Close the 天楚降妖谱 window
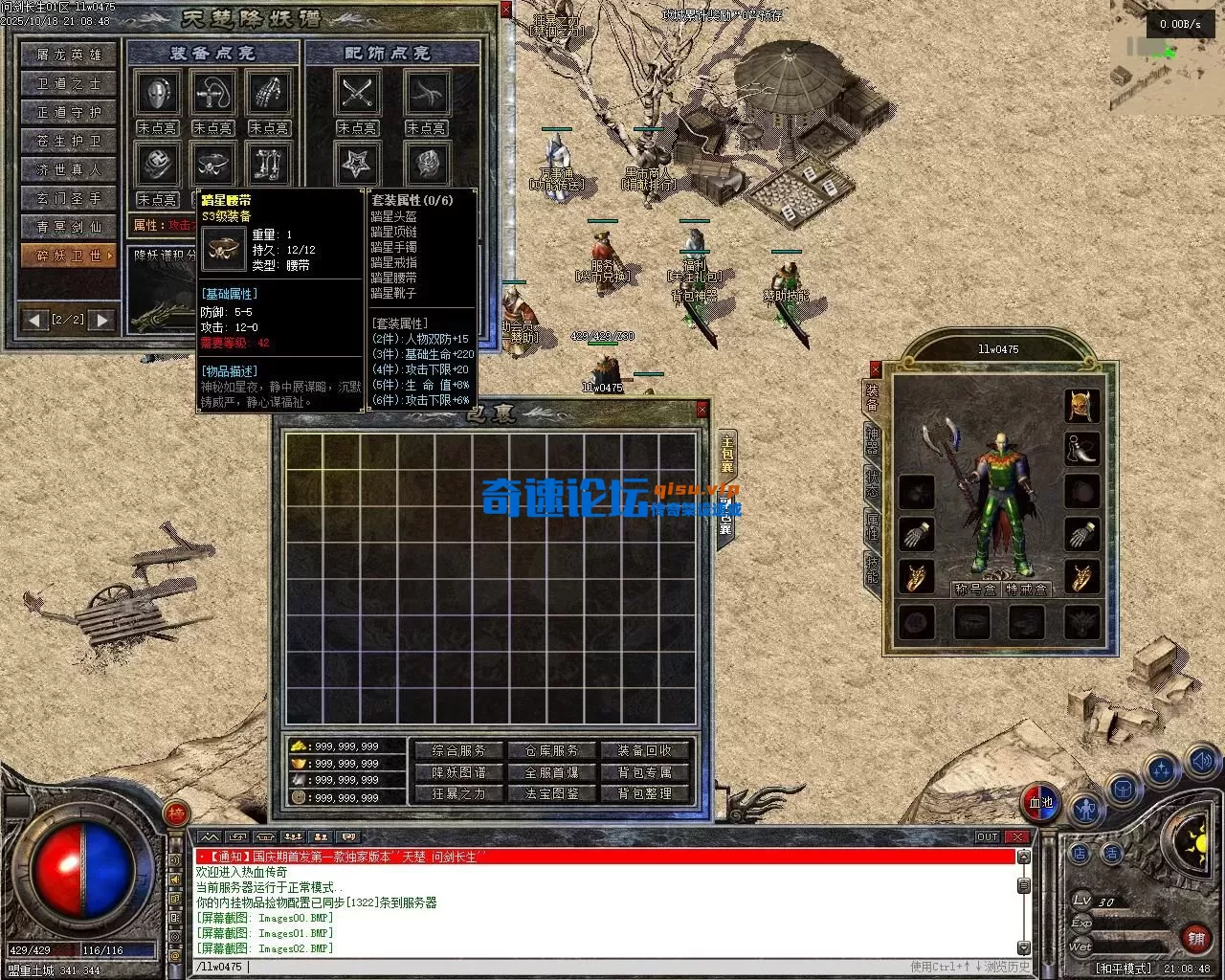 point(506,11)
